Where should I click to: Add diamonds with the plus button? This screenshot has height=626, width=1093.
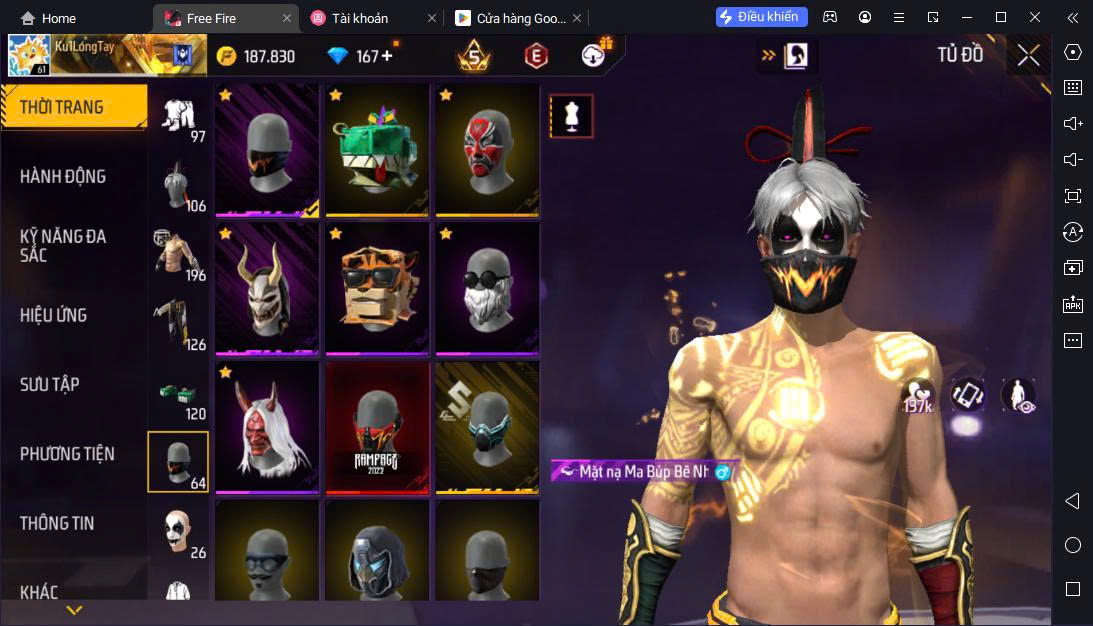pos(387,56)
